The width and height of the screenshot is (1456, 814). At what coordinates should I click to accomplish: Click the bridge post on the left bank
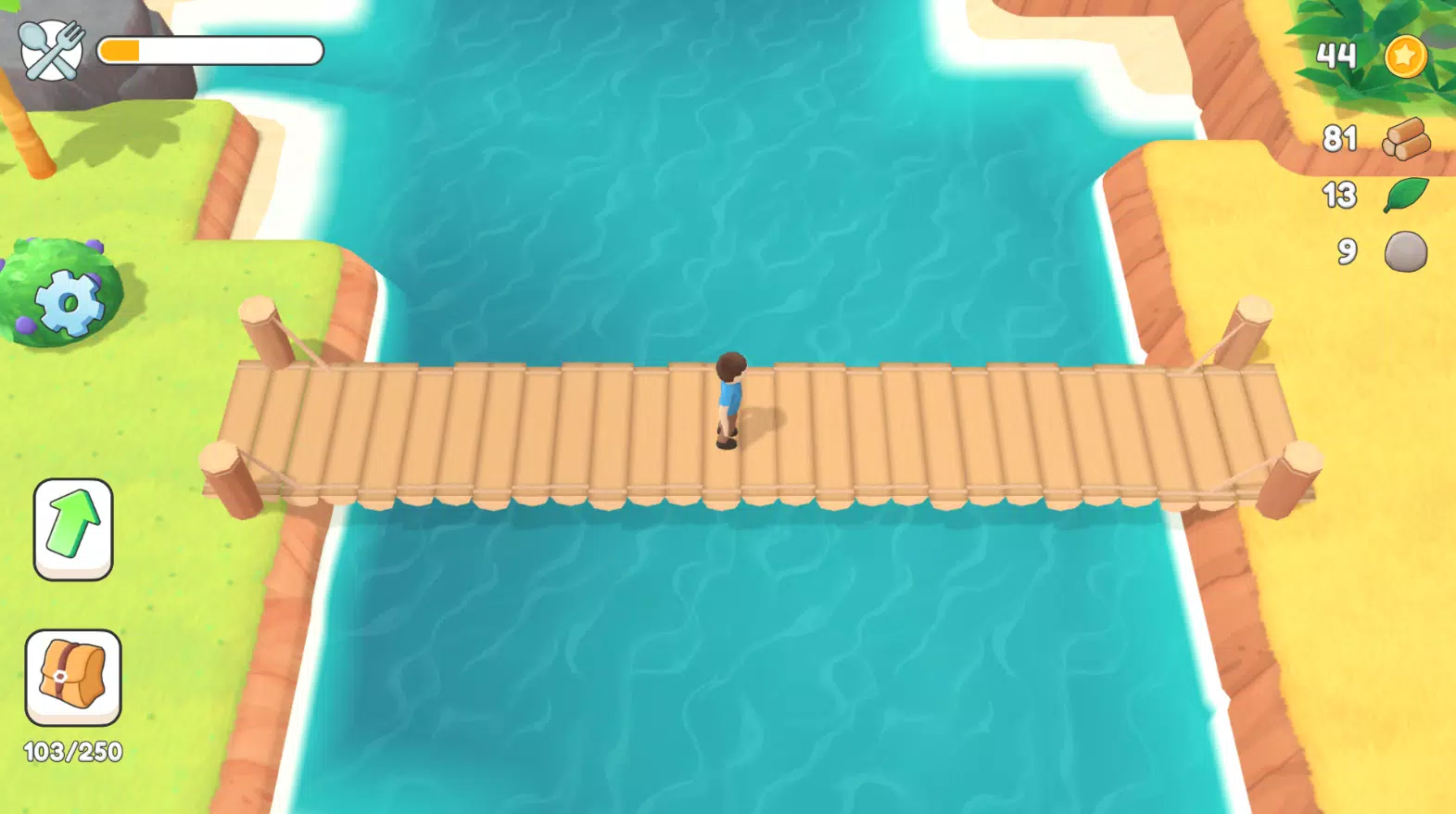tap(260, 324)
